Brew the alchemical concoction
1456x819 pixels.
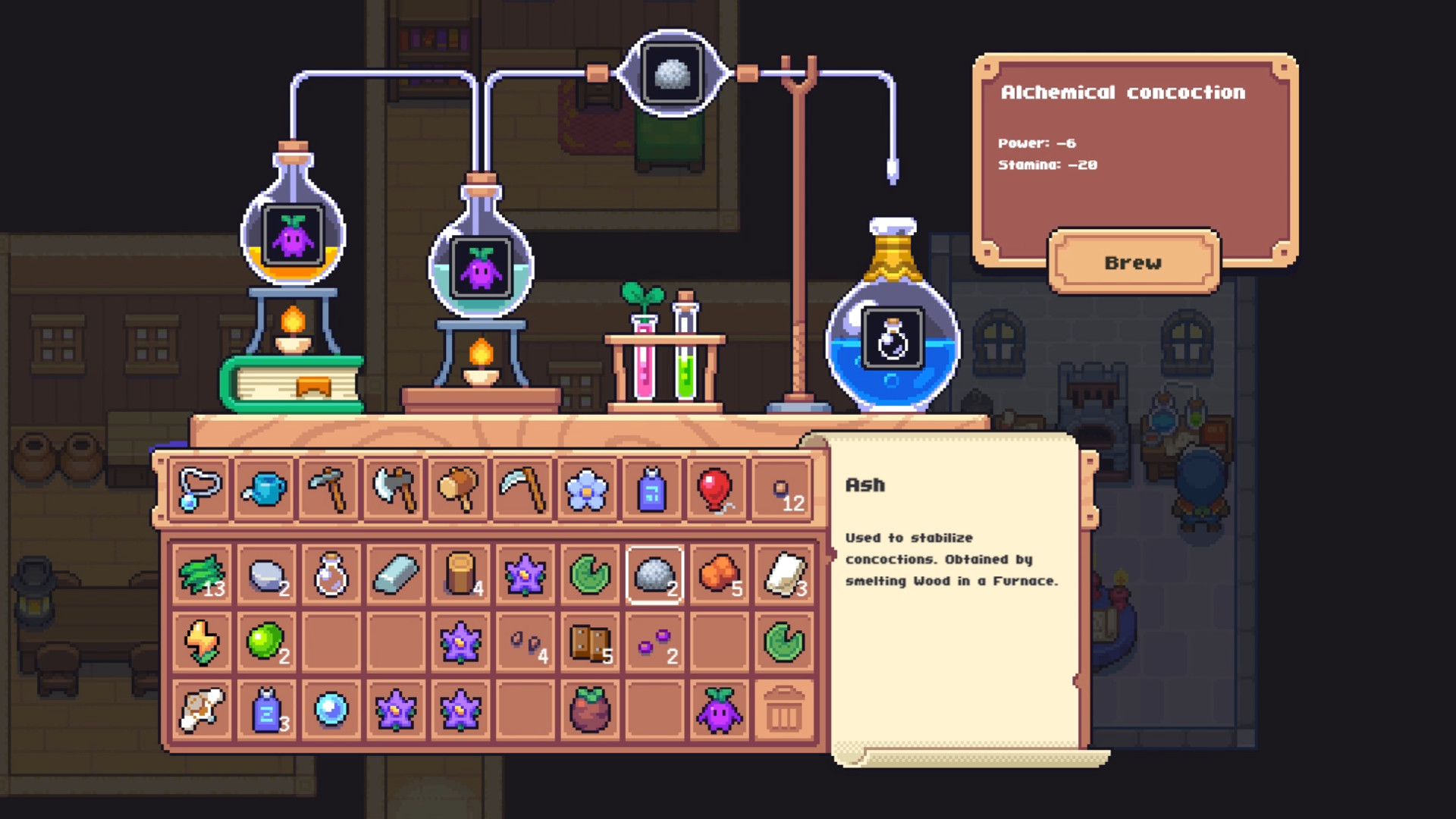click(x=1133, y=262)
